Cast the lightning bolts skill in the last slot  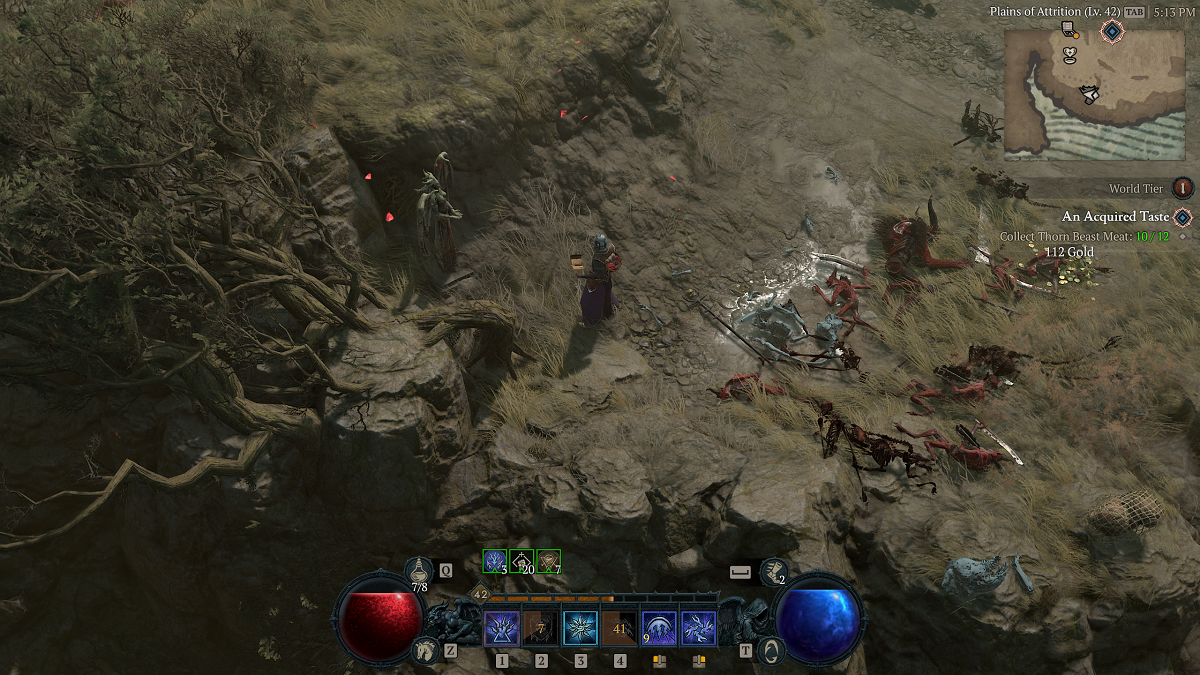coord(699,629)
